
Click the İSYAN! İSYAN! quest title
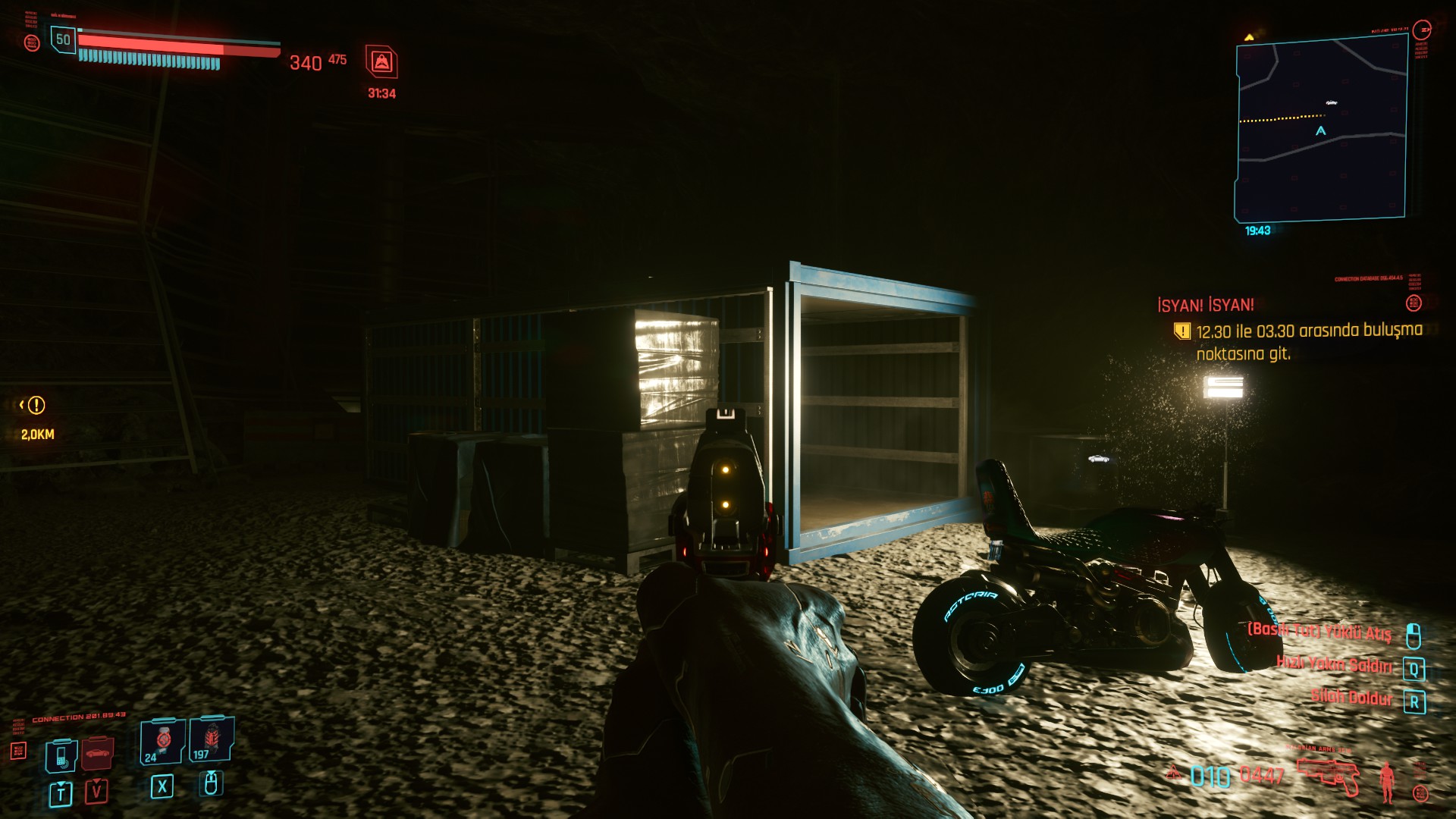(1205, 306)
